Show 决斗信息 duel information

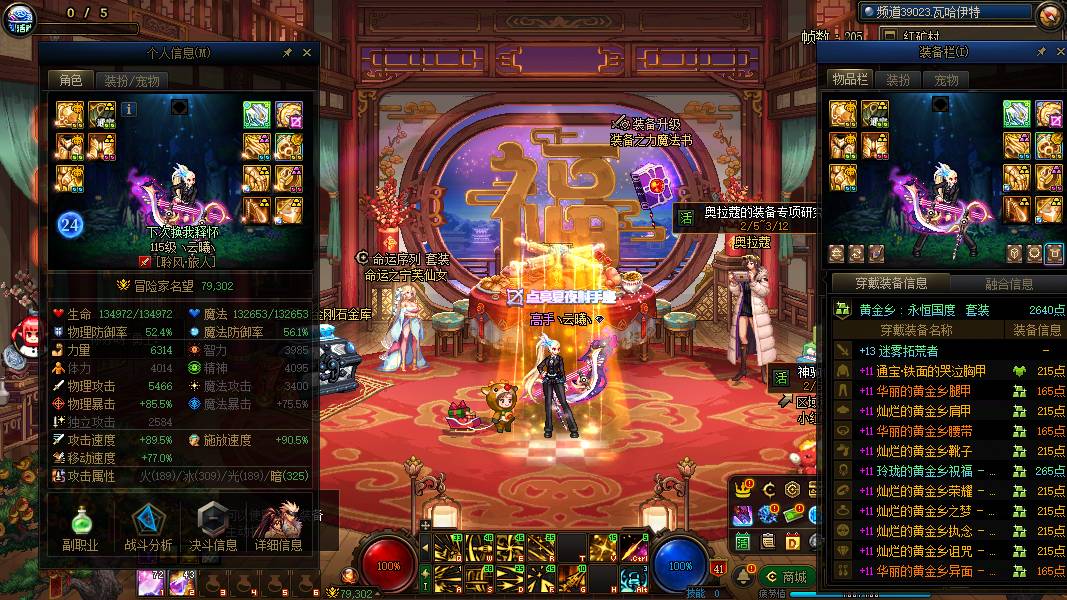pyautogui.click(x=213, y=526)
